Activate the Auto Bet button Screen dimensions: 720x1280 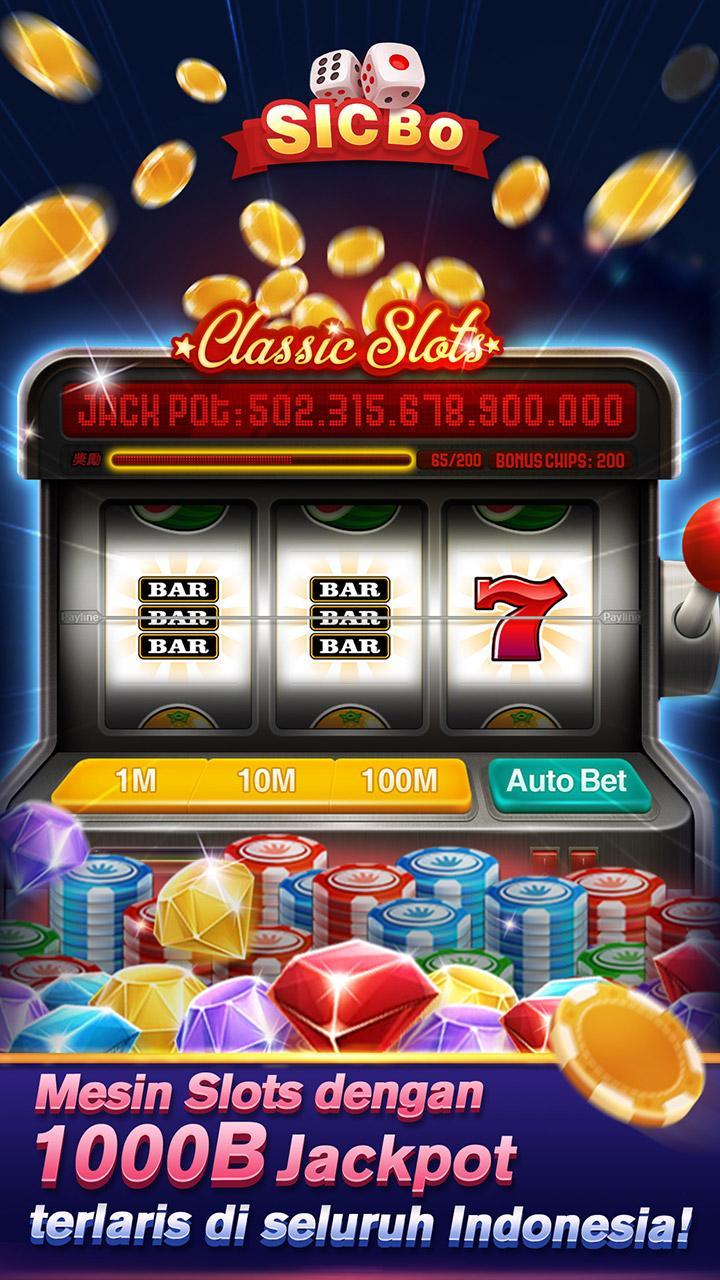click(566, 781)
